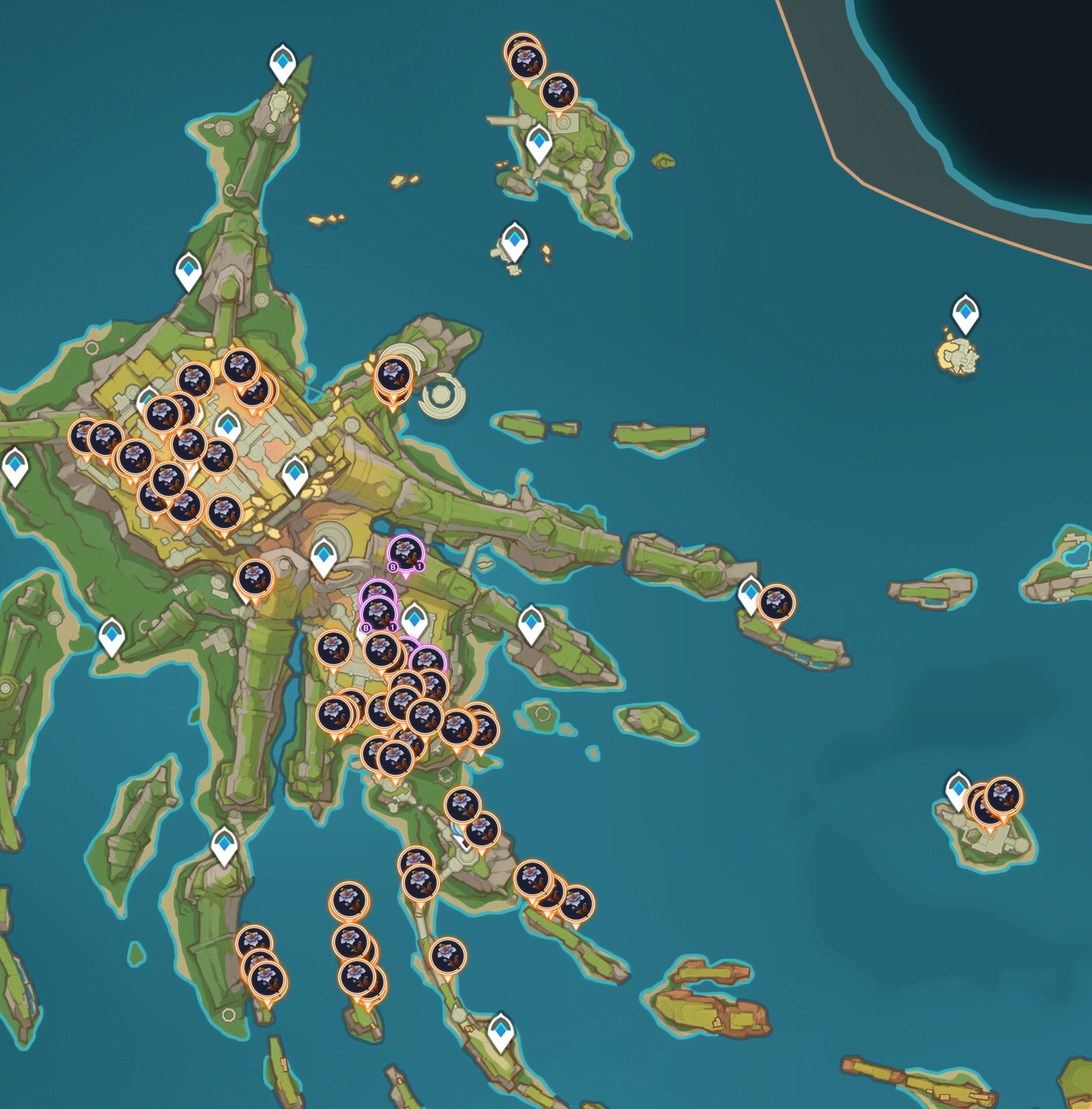Viewport: 1092px width, 1109px height.
Task: Click the topmost flower marker on the northern island
Action: (524, 58)
